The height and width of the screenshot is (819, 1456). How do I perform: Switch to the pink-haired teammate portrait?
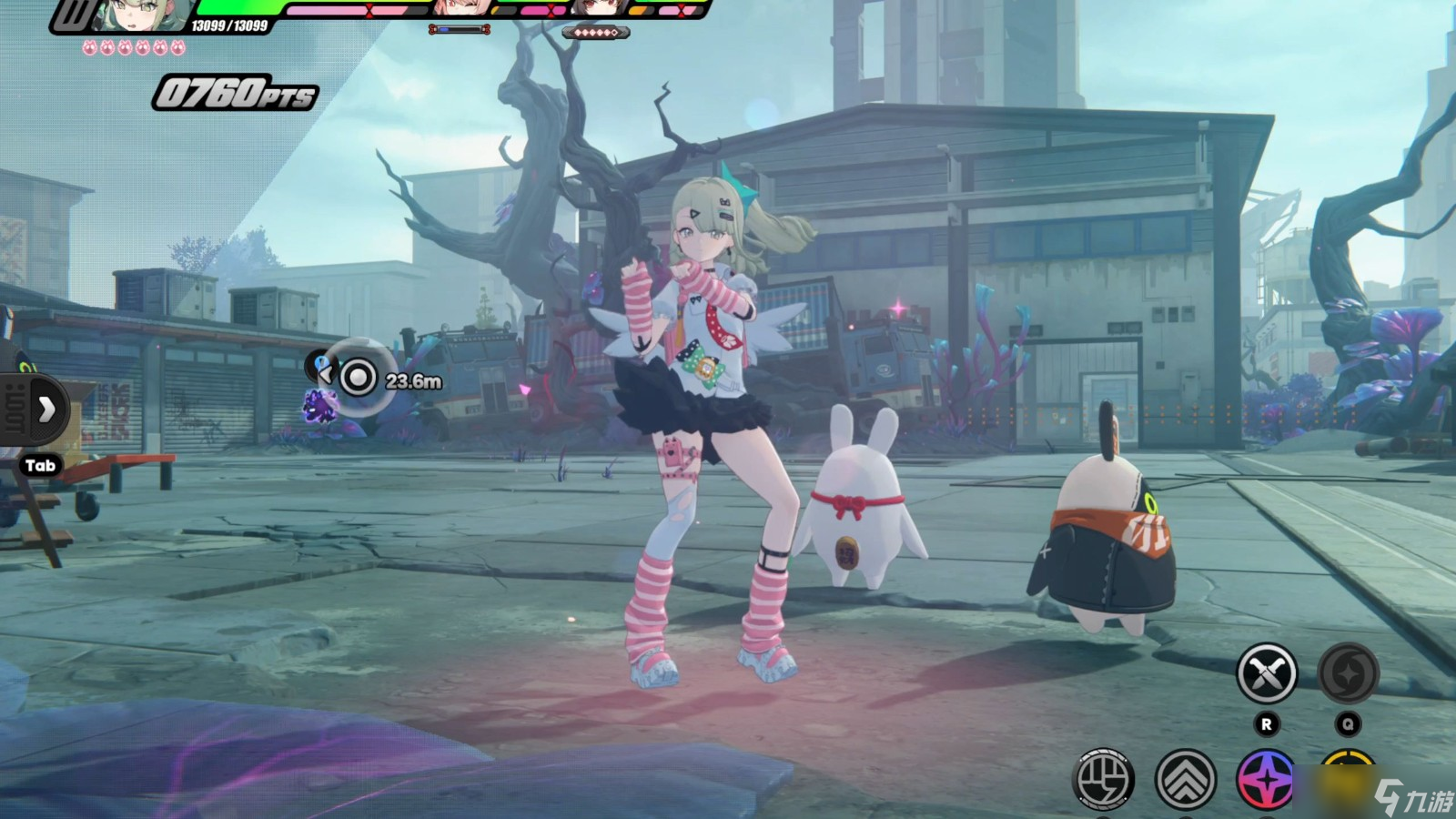tap(458, 9)
